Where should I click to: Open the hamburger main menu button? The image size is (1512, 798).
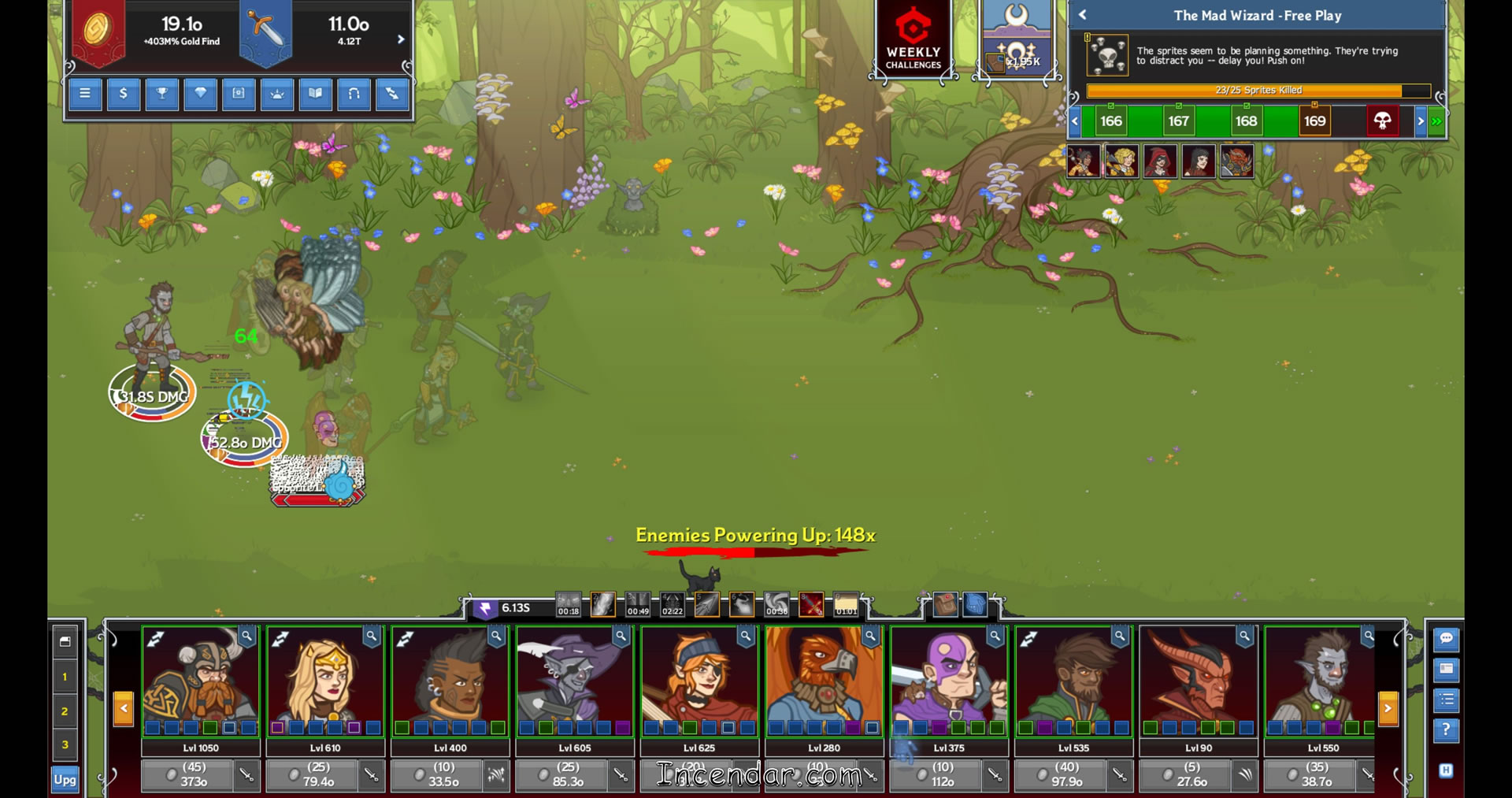click(85, 94)
